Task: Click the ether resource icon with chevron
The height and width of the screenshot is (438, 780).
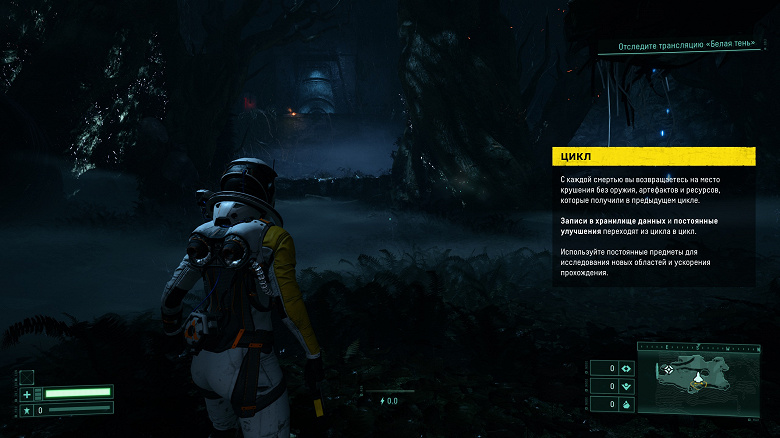Action: 626,385
